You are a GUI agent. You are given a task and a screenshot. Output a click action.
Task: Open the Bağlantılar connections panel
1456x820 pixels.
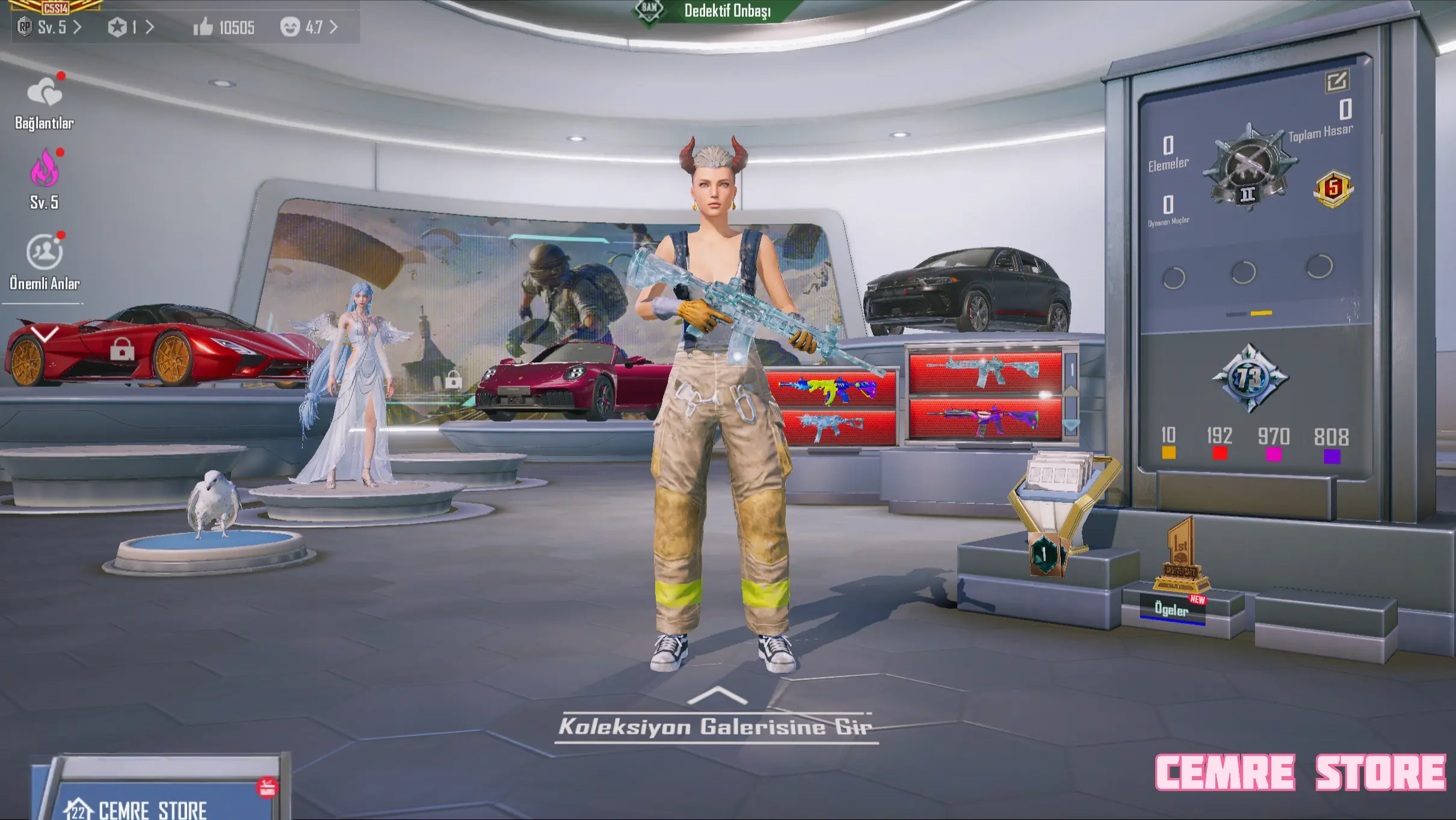(44, 102)
